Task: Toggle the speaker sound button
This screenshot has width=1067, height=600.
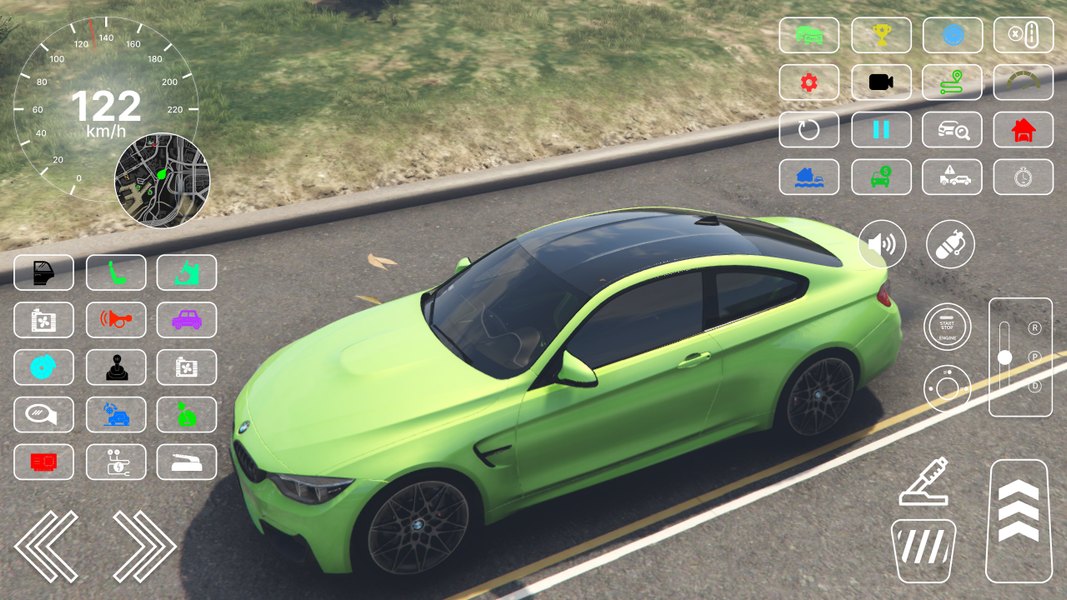Action: [882, 245]
